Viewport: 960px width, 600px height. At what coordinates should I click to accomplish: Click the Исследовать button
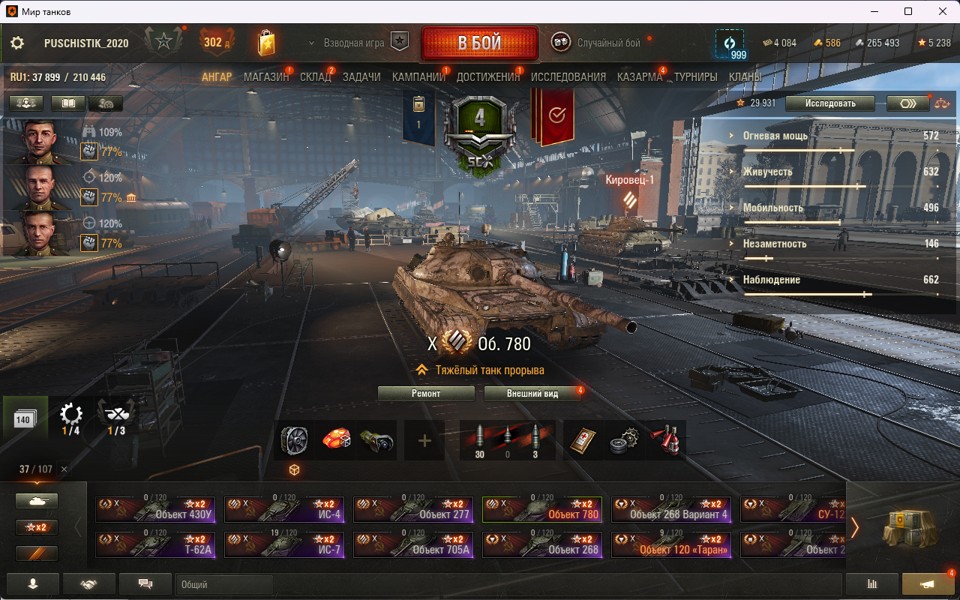[x=829, y=103]
